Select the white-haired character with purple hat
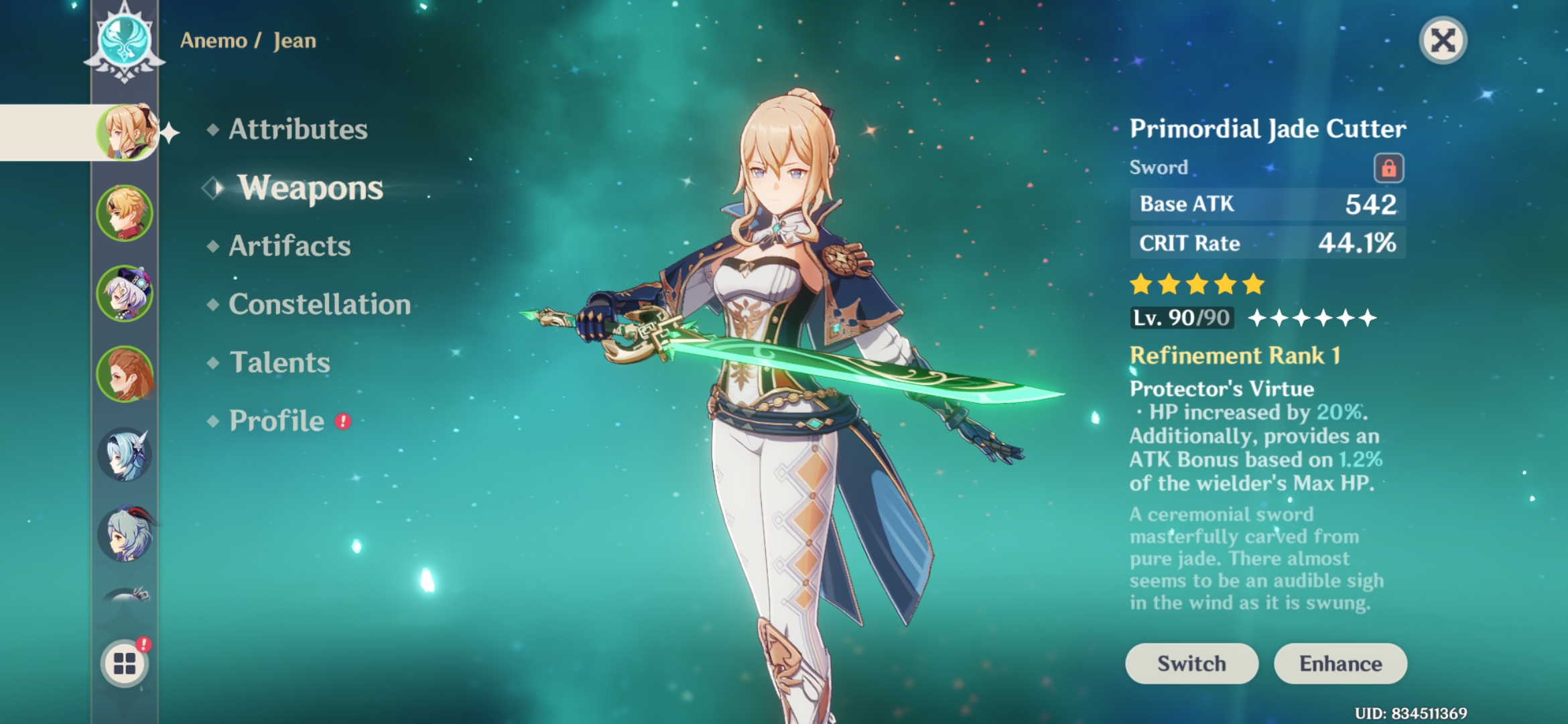 [125, 294]
